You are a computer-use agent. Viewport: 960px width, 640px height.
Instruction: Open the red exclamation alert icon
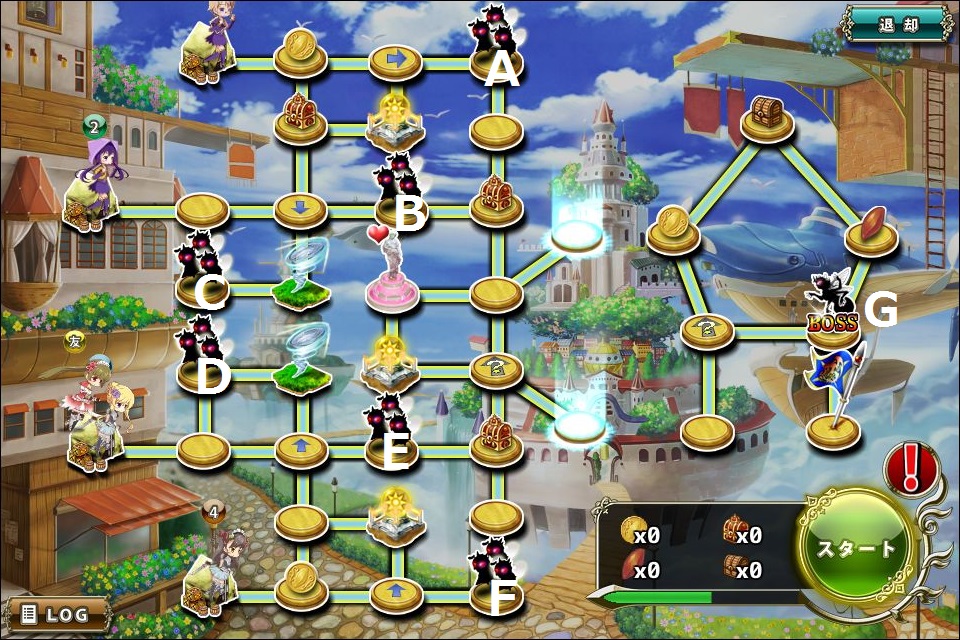click(911, 468)
